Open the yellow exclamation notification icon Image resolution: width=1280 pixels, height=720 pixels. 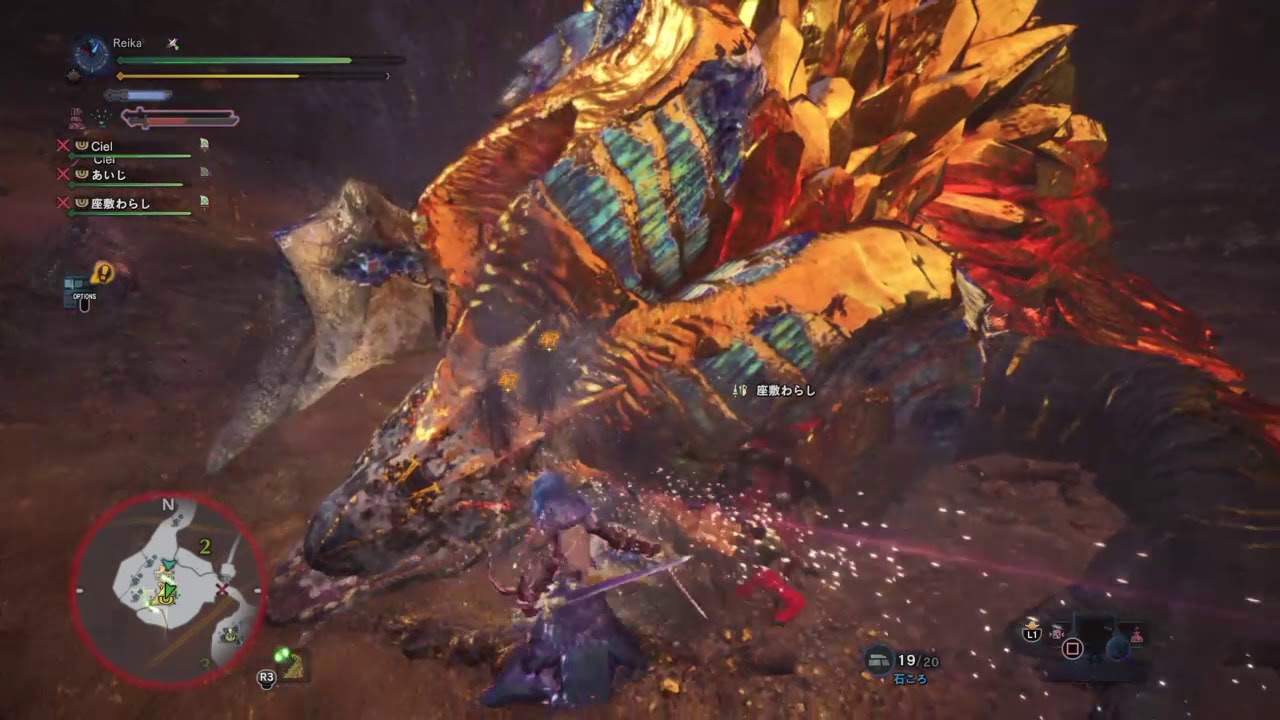(103, 271)
